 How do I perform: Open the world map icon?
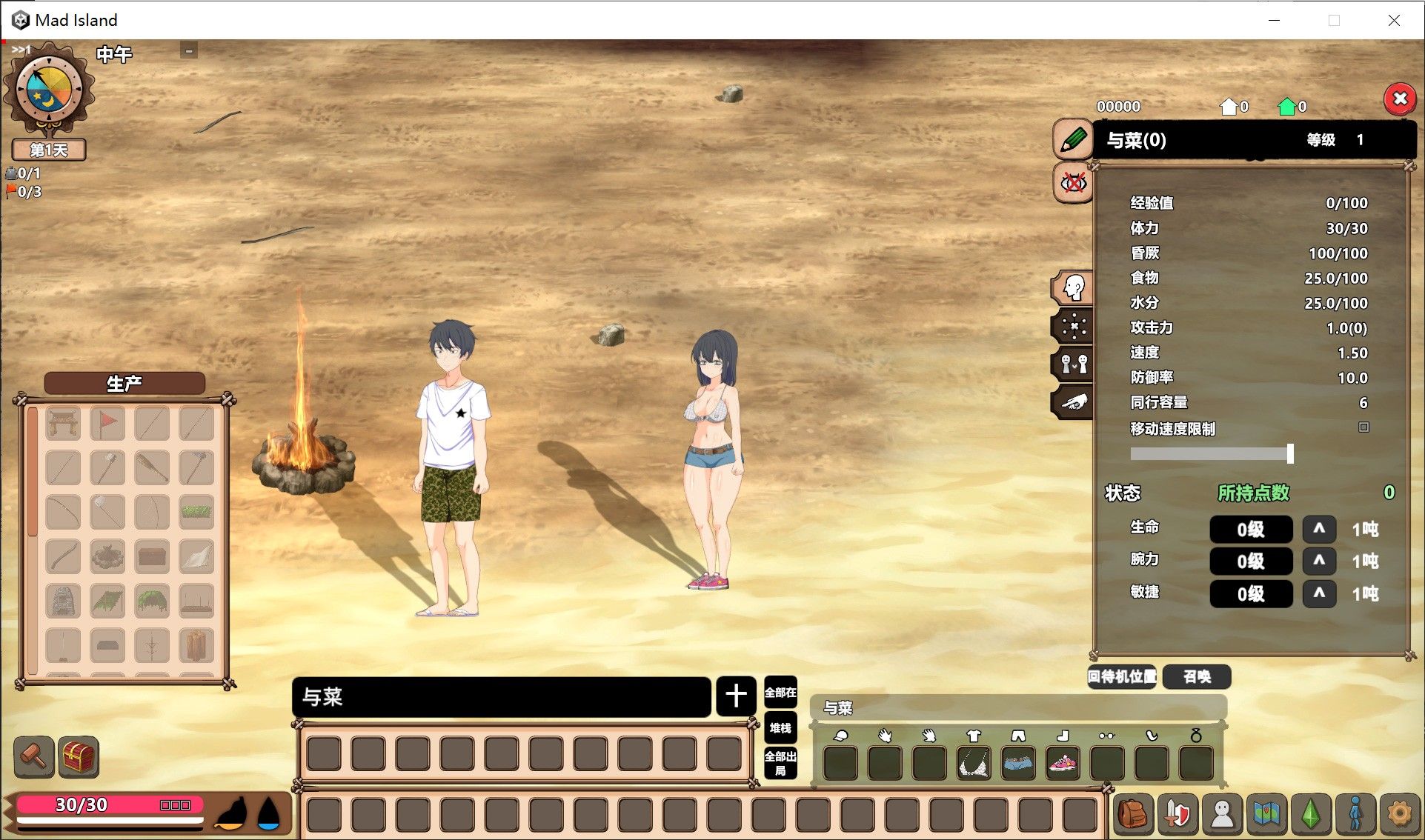pos(1266,814)
